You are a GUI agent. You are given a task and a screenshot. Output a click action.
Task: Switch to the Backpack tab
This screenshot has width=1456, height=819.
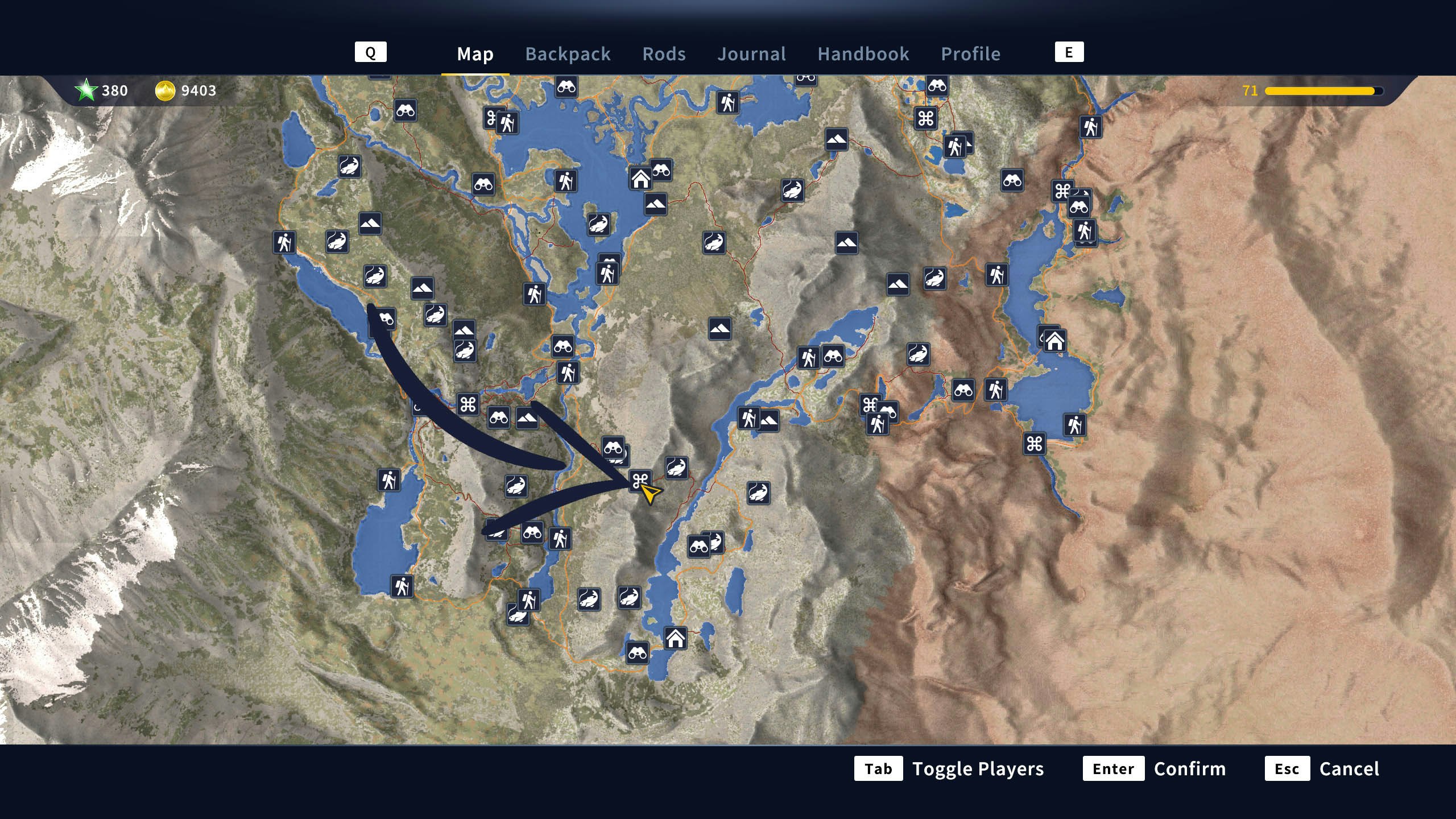pos(568,54)
